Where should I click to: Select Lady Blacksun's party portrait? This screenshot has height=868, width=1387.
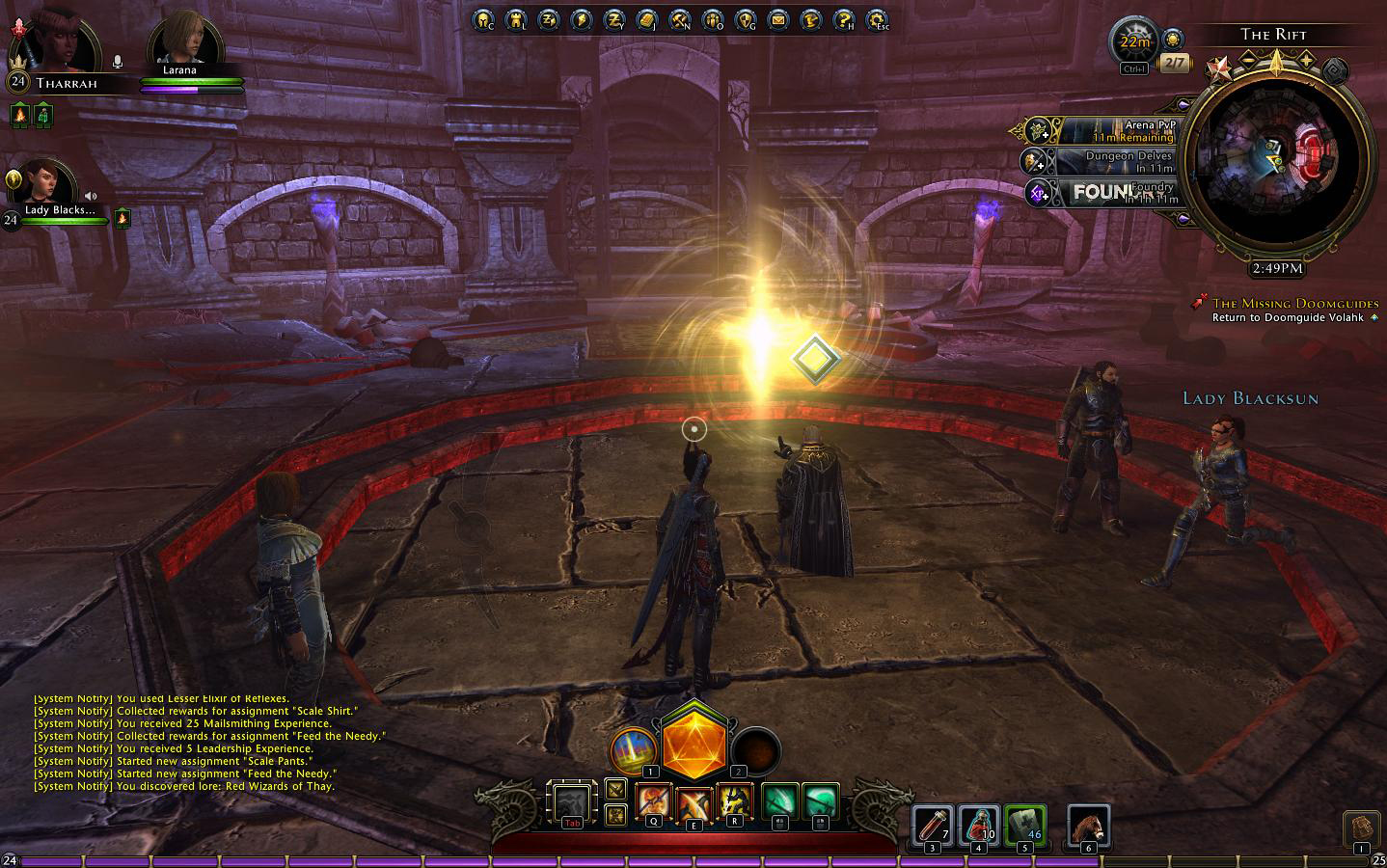tap(47, 186)
